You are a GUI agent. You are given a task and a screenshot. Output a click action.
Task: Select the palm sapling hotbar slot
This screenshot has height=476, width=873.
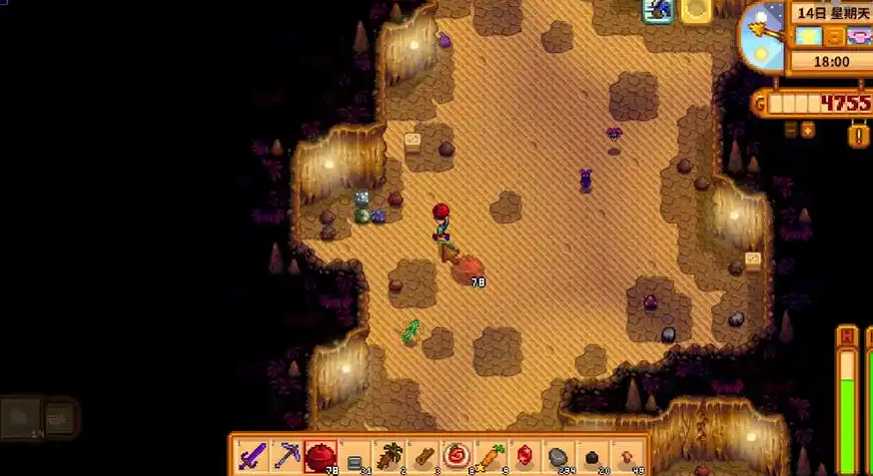tap(388, 457)
